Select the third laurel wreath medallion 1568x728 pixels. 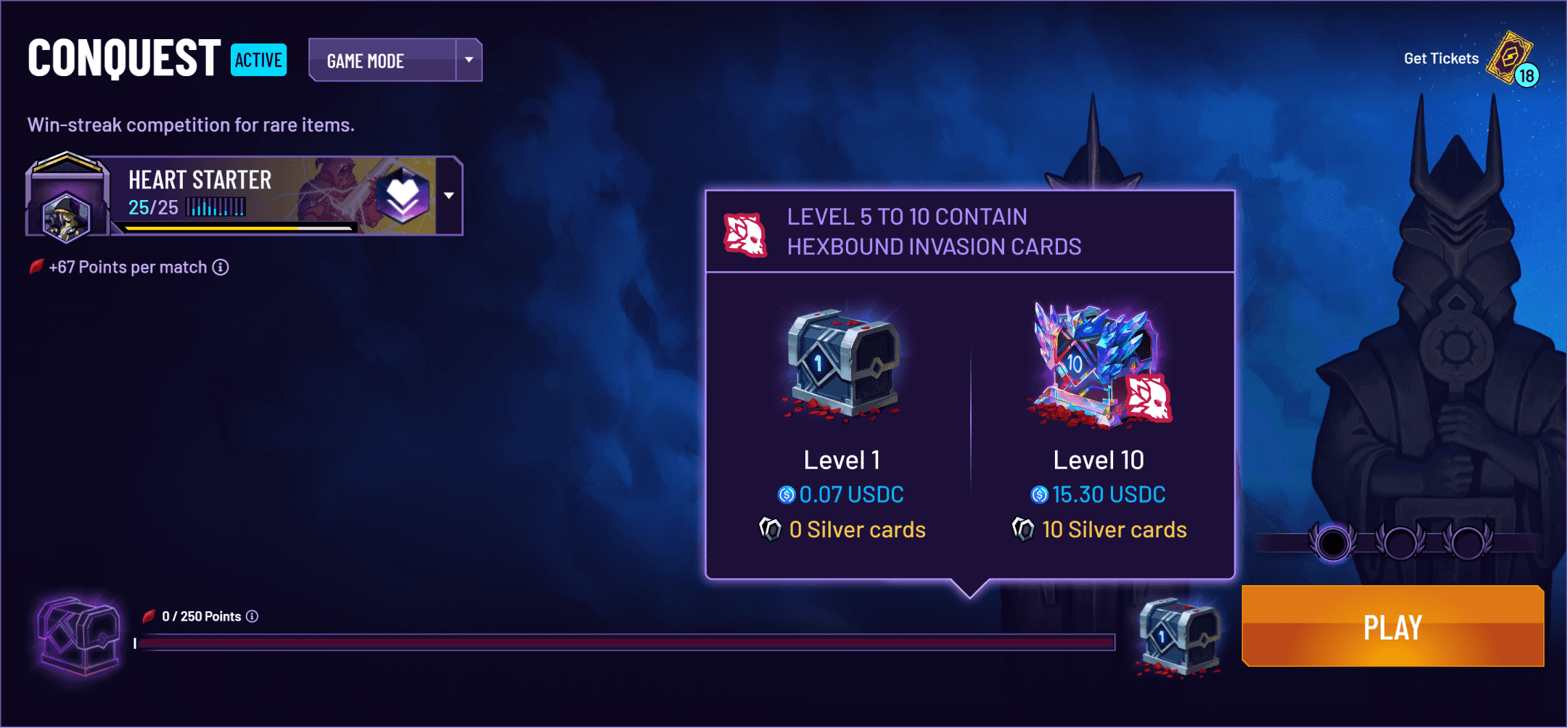[1467, 542]
